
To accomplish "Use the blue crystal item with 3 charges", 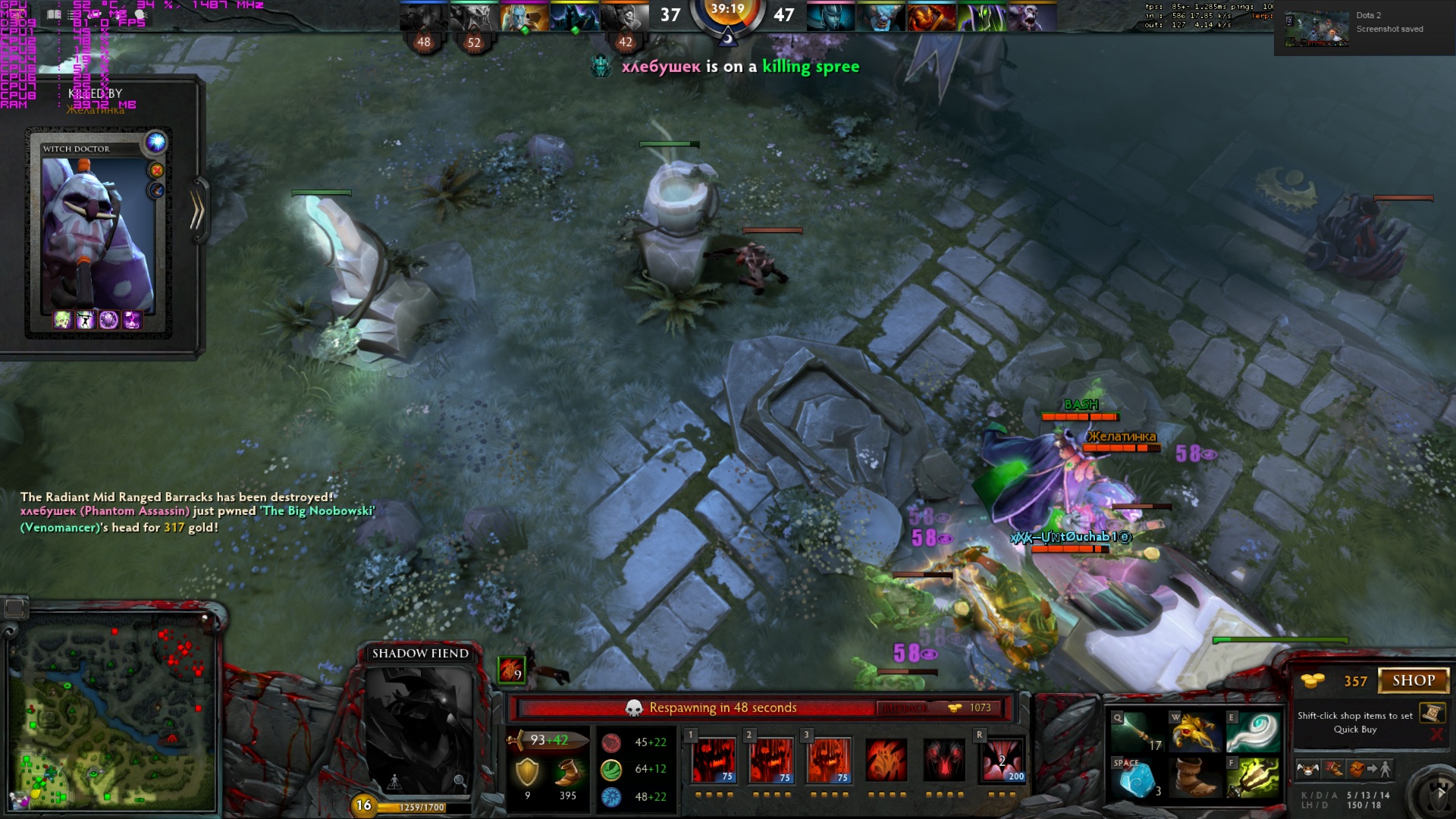I will pyautogui.click(x=1135, y=778).
